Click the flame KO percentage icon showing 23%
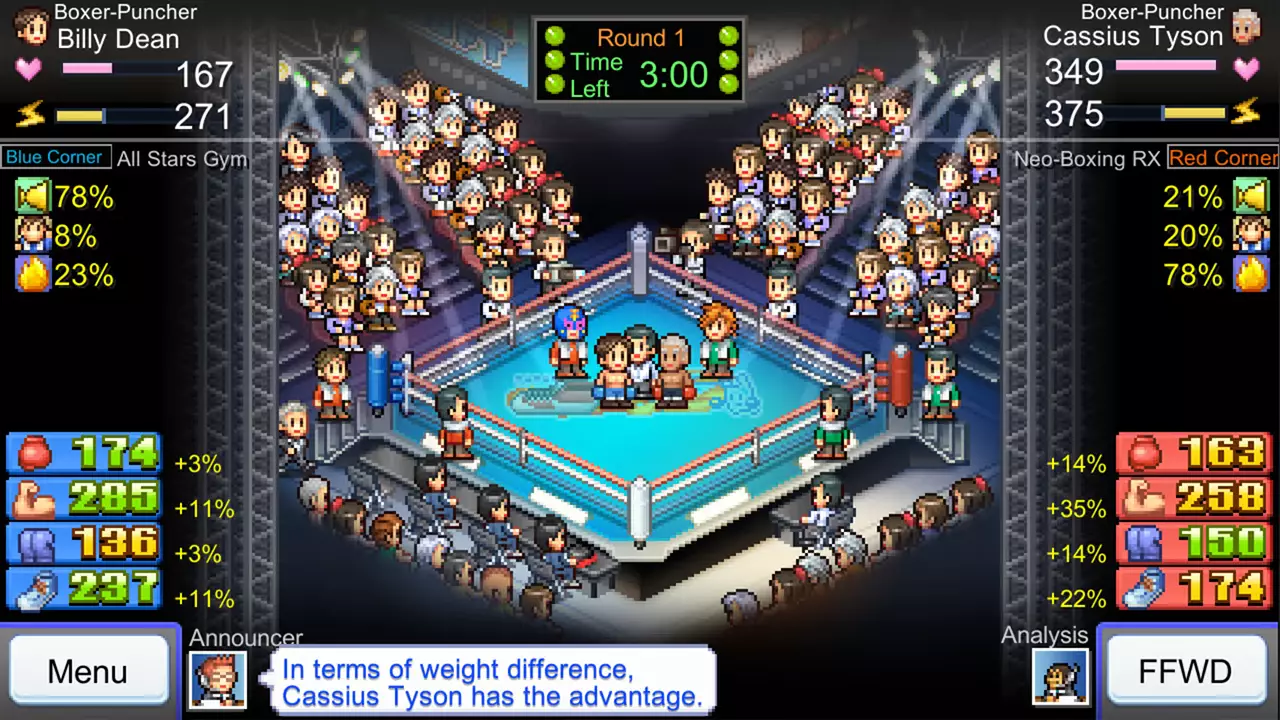 point(30,275)
